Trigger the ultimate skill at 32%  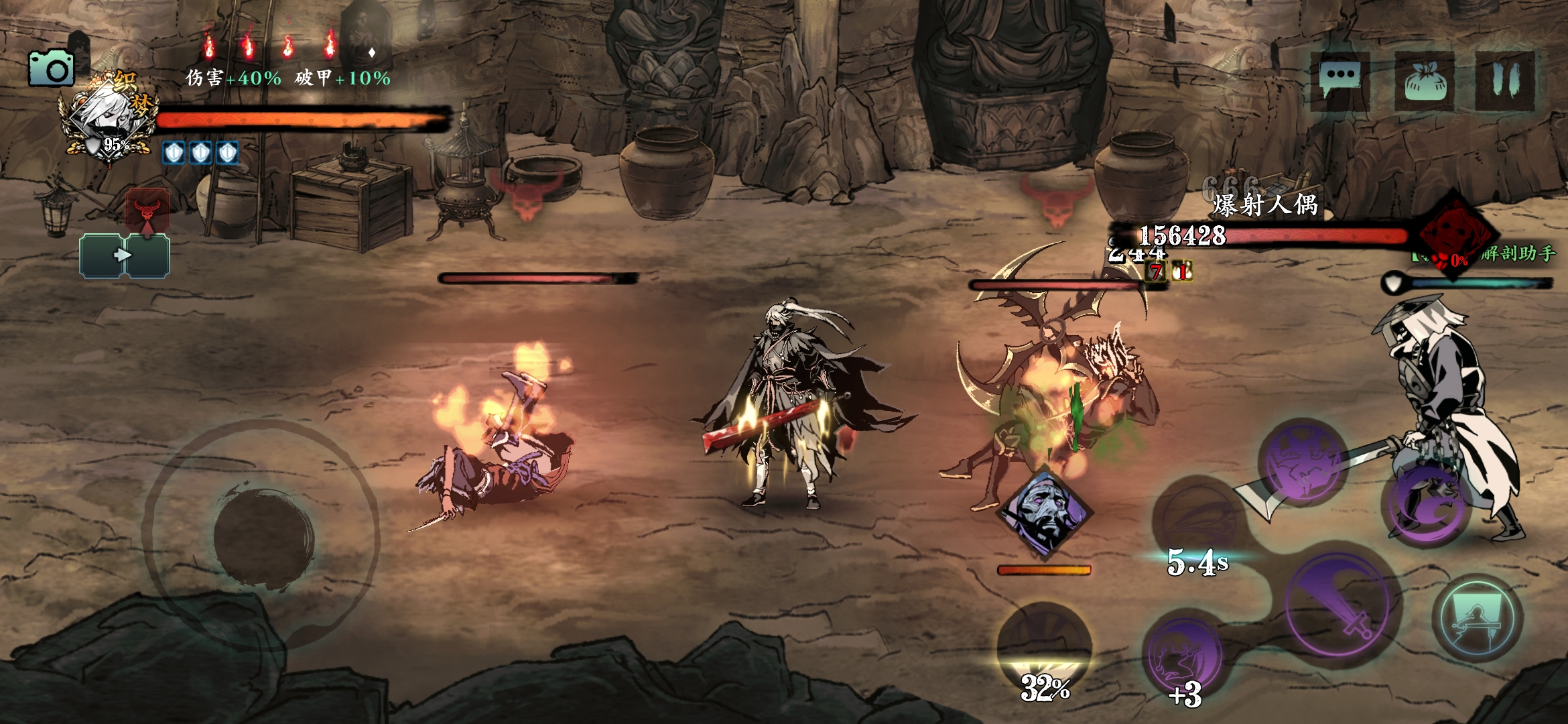pyautogui.click(x=1044, y=649)
